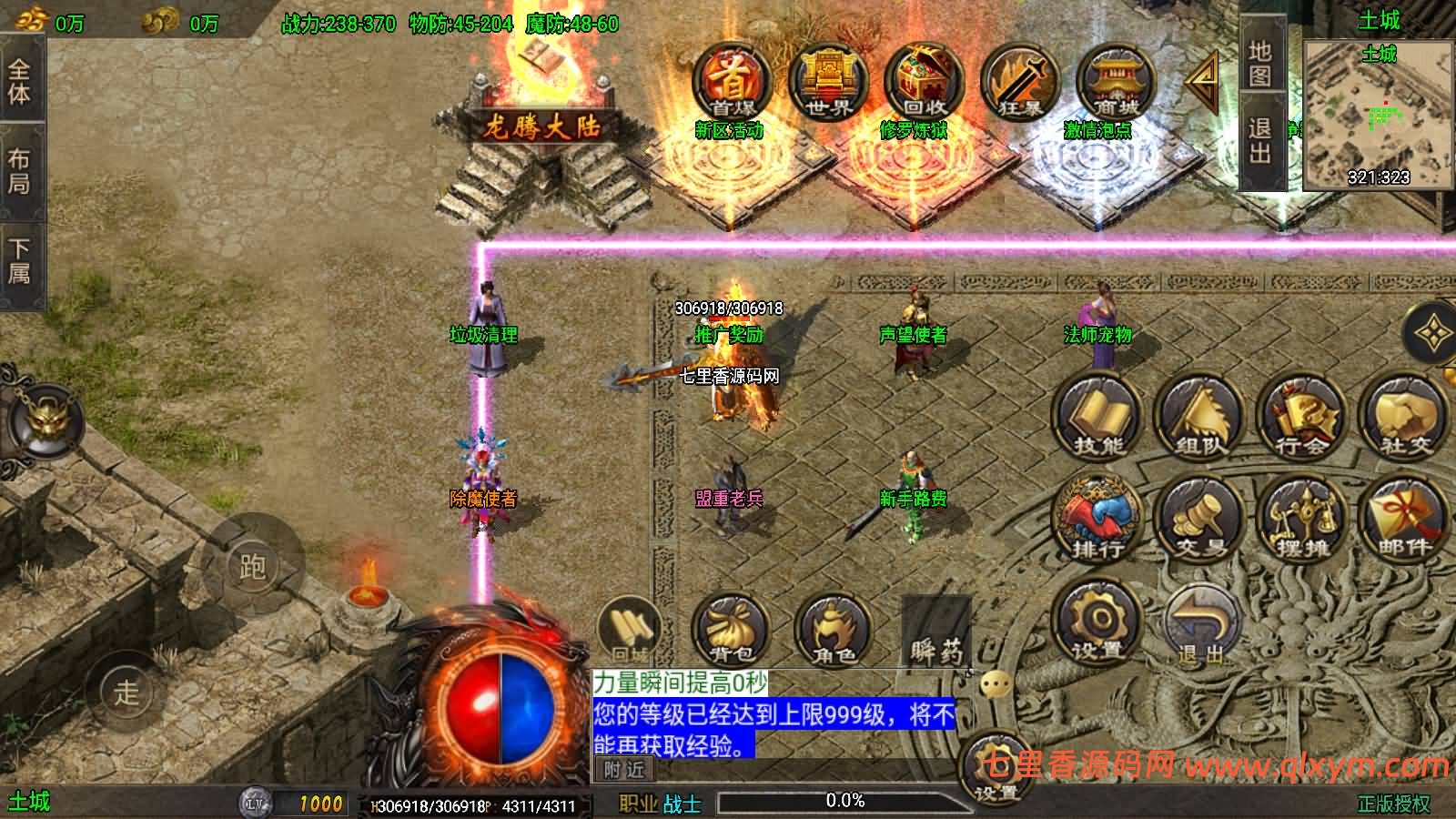The image size is (1456, 819).
Task: Open the 技能 skills panel
Action: (1101, 419)
